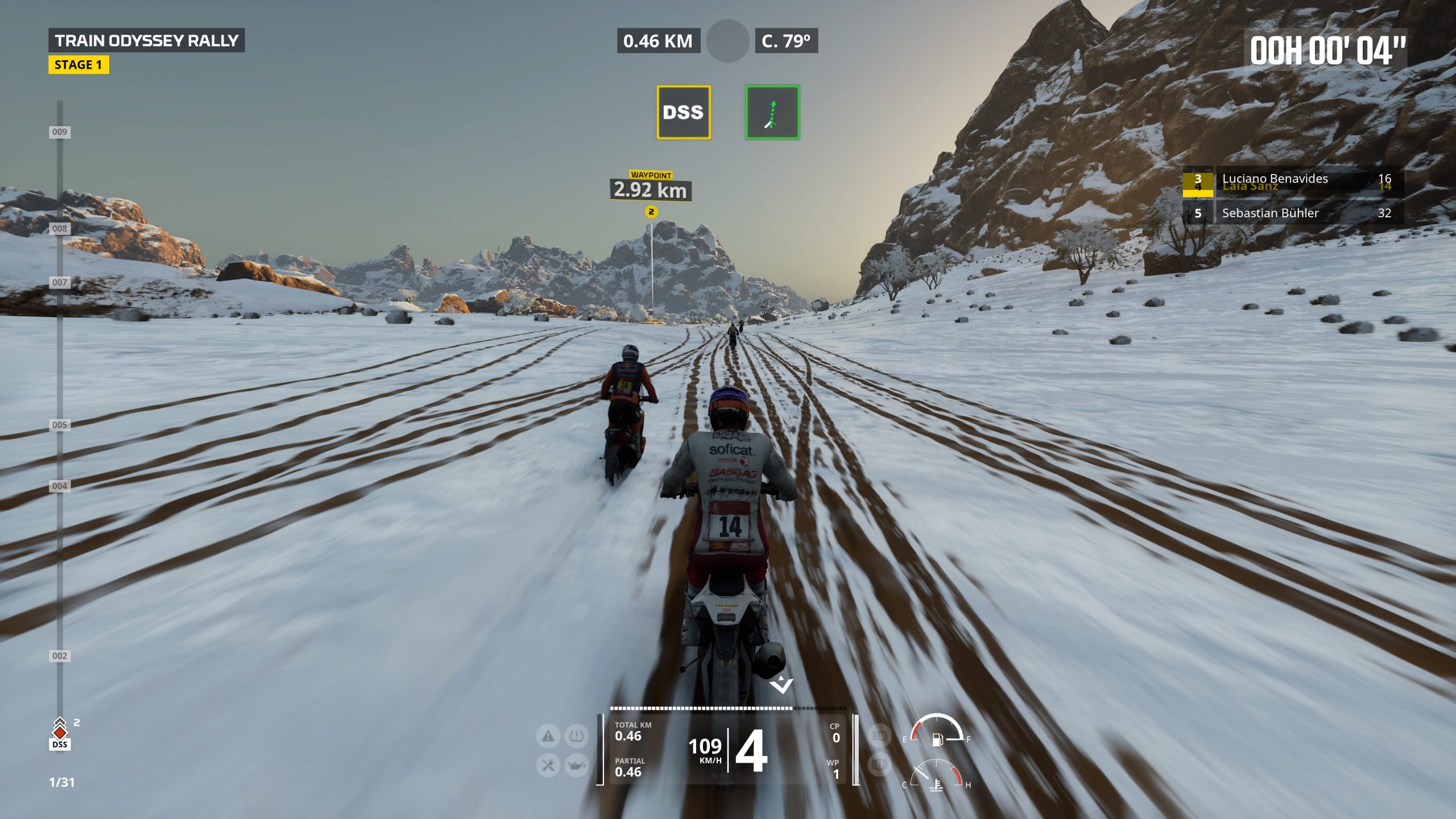Click the green arrow roadbook direction tile
Viewport: 1456px width, 819px height.
(772, 112)
